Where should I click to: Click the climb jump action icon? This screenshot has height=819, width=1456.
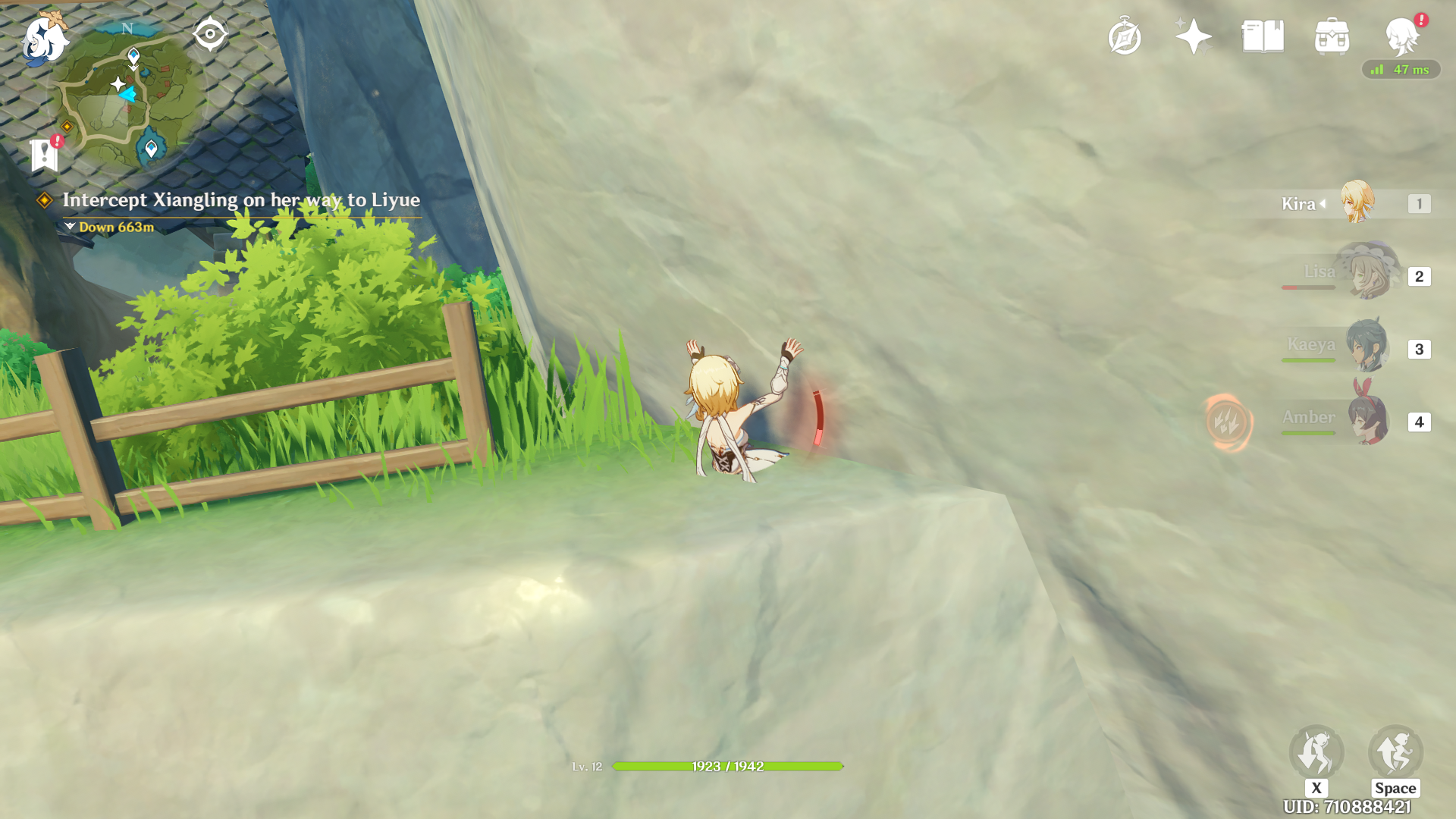coord(1395,752)
